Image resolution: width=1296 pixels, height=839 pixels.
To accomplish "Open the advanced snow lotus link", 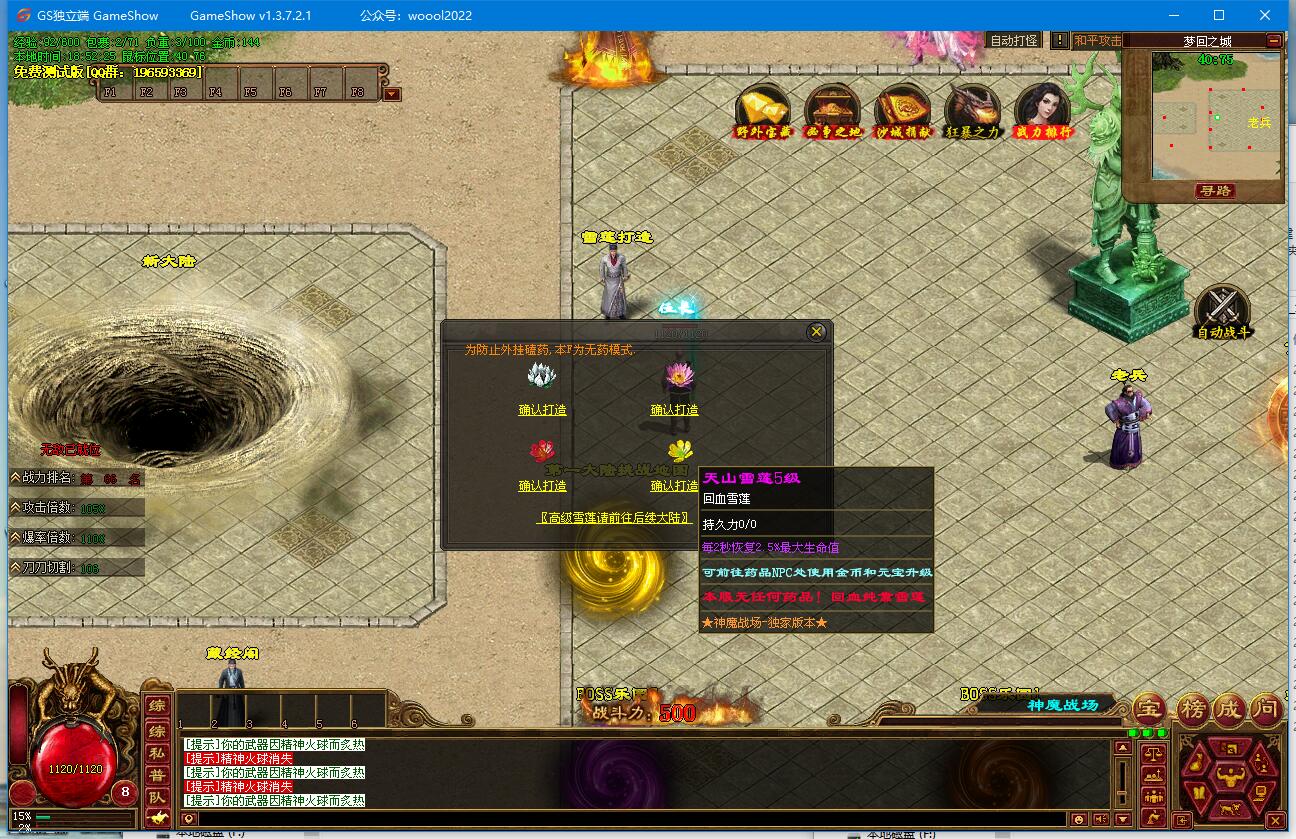I will [x=615, y=518].
